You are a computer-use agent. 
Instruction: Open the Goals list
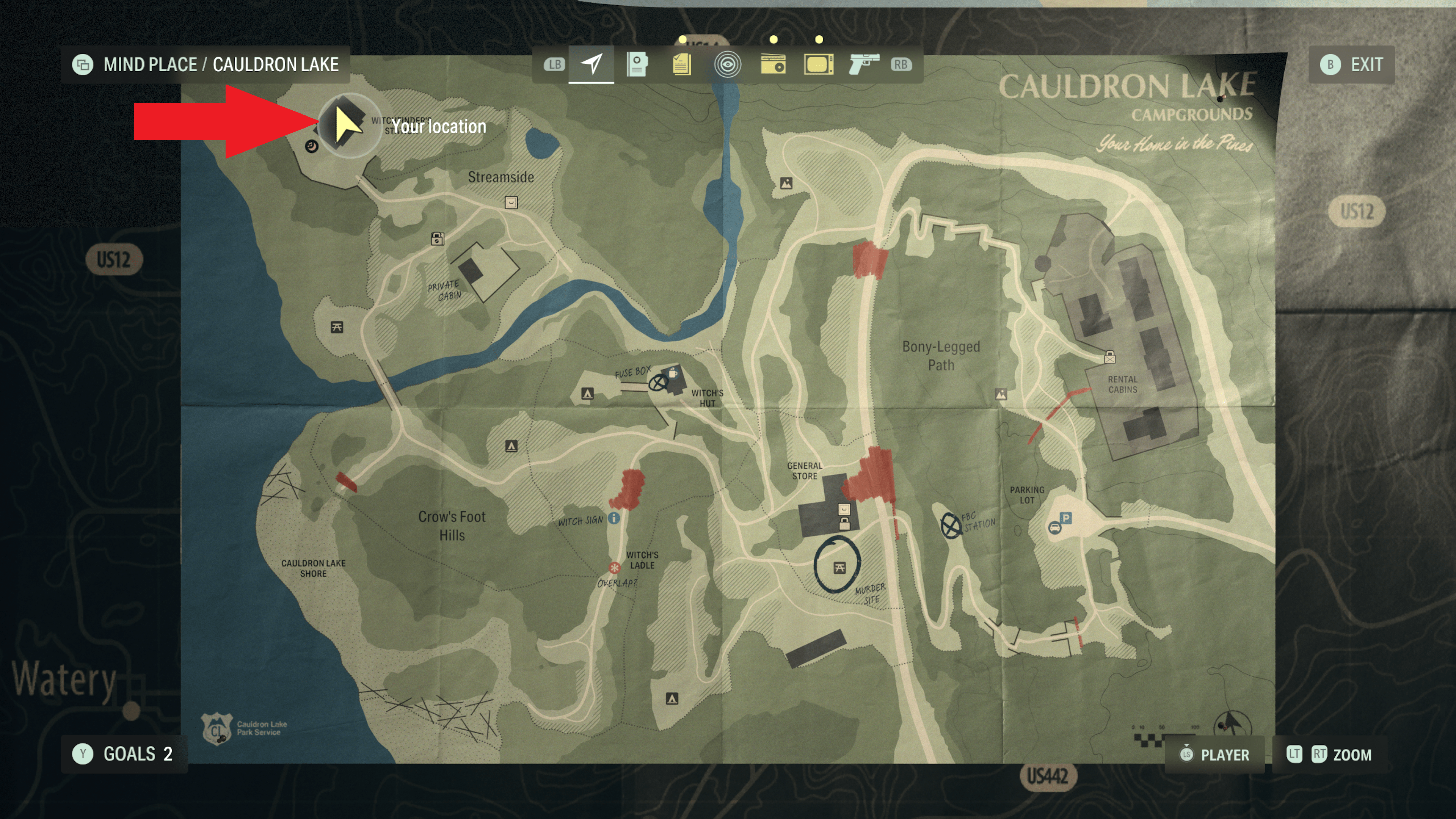coord(124,753)
